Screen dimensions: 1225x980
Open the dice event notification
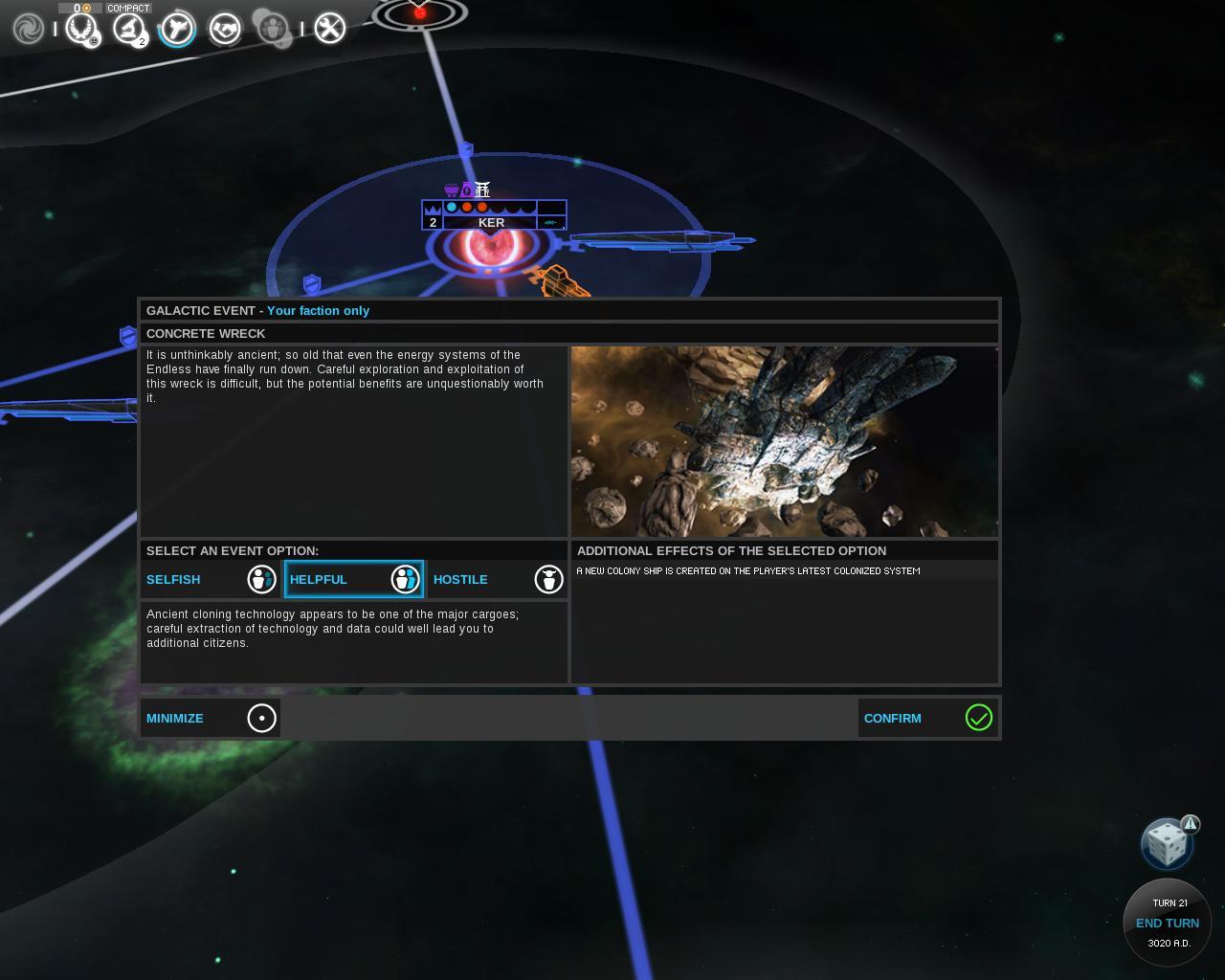[x=1166, y=844]
